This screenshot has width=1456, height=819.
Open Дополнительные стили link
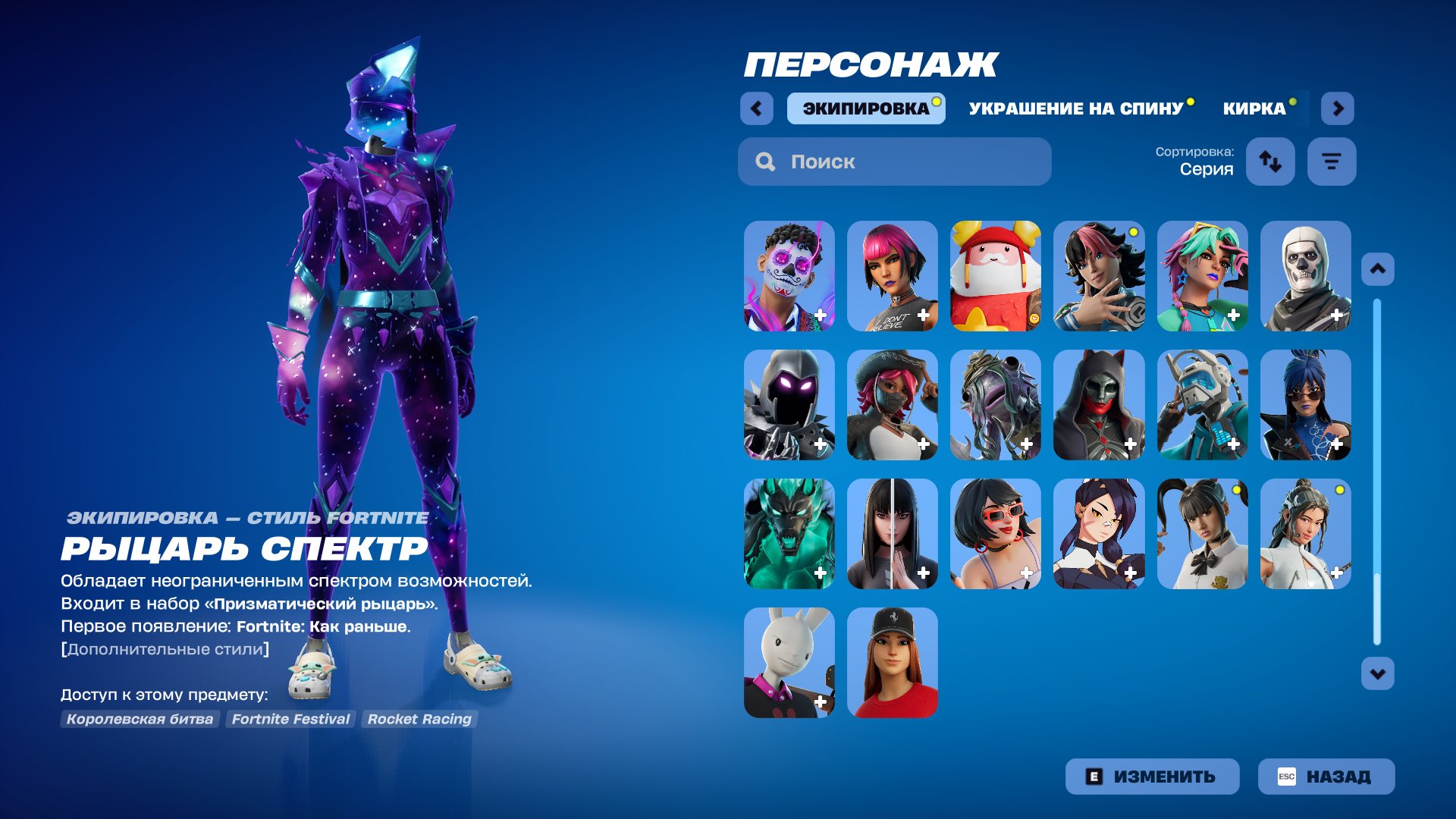165,649
